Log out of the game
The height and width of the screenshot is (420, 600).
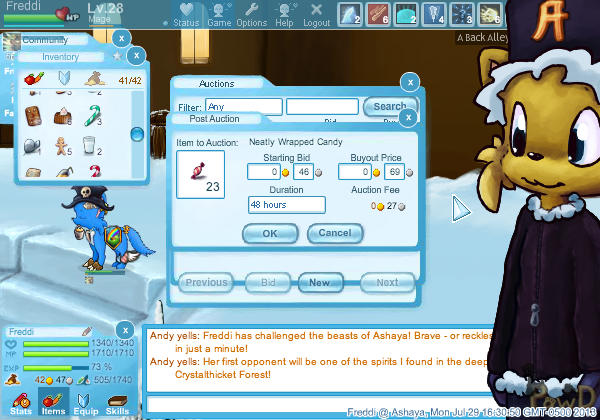(x=316, y=15)
